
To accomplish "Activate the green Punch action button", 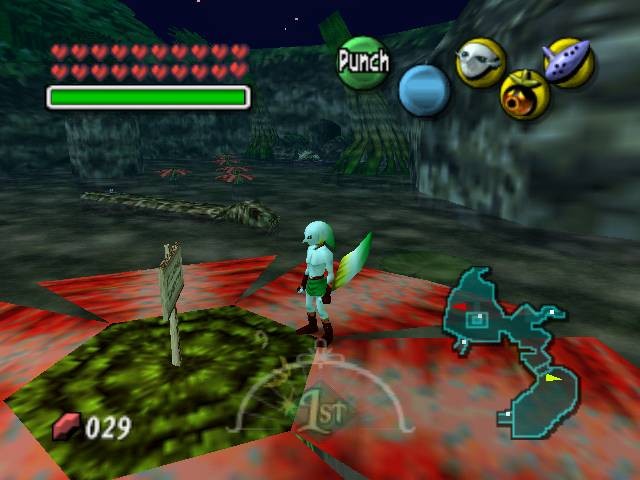I will click(x=362, y=62).
